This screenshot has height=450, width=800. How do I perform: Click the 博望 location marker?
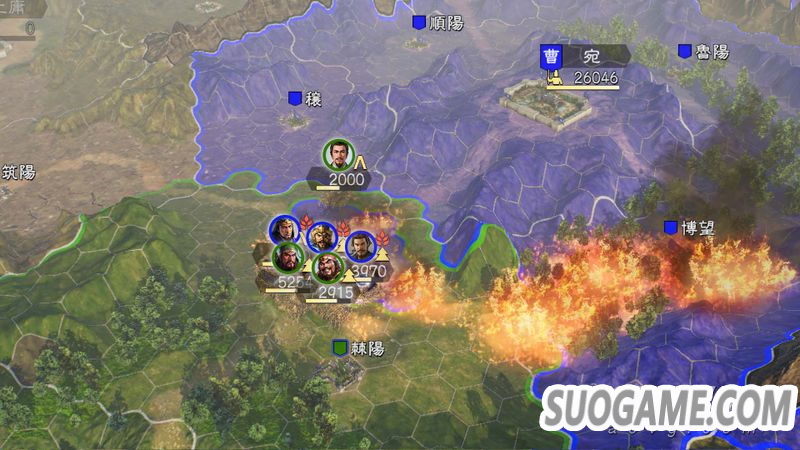(670, 228)
